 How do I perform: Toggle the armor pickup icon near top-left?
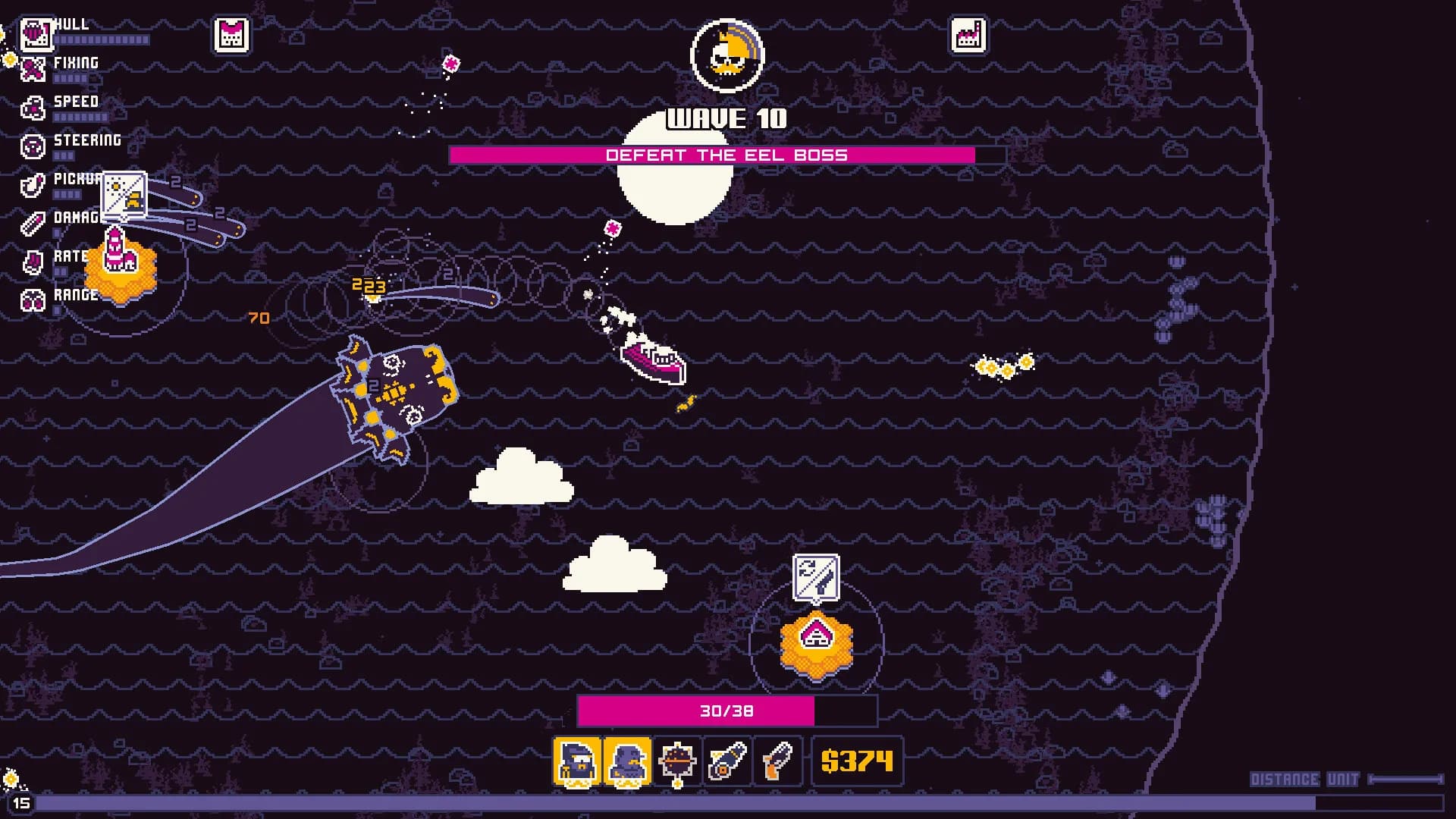point(230,35)
